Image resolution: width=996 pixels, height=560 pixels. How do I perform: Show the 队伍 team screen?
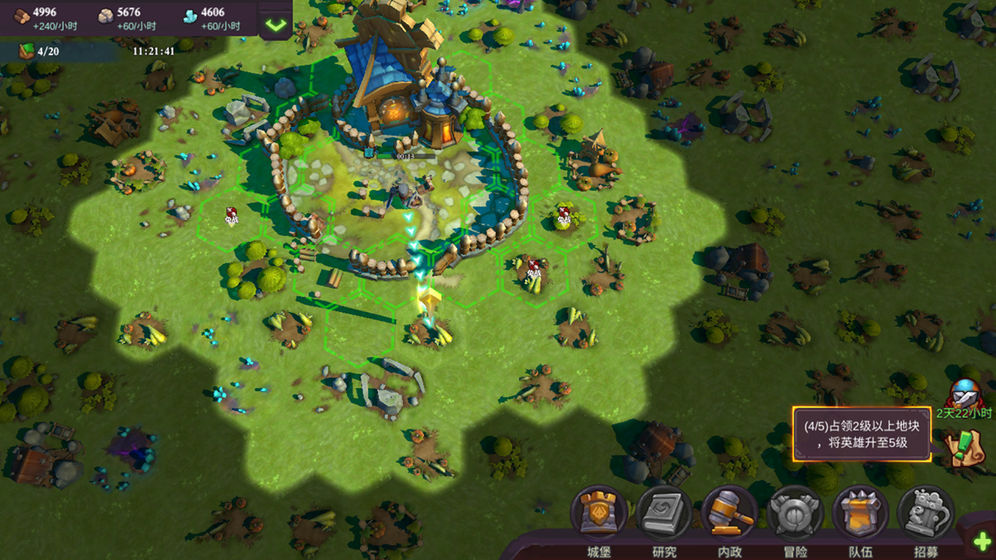[x=860, y=513]
